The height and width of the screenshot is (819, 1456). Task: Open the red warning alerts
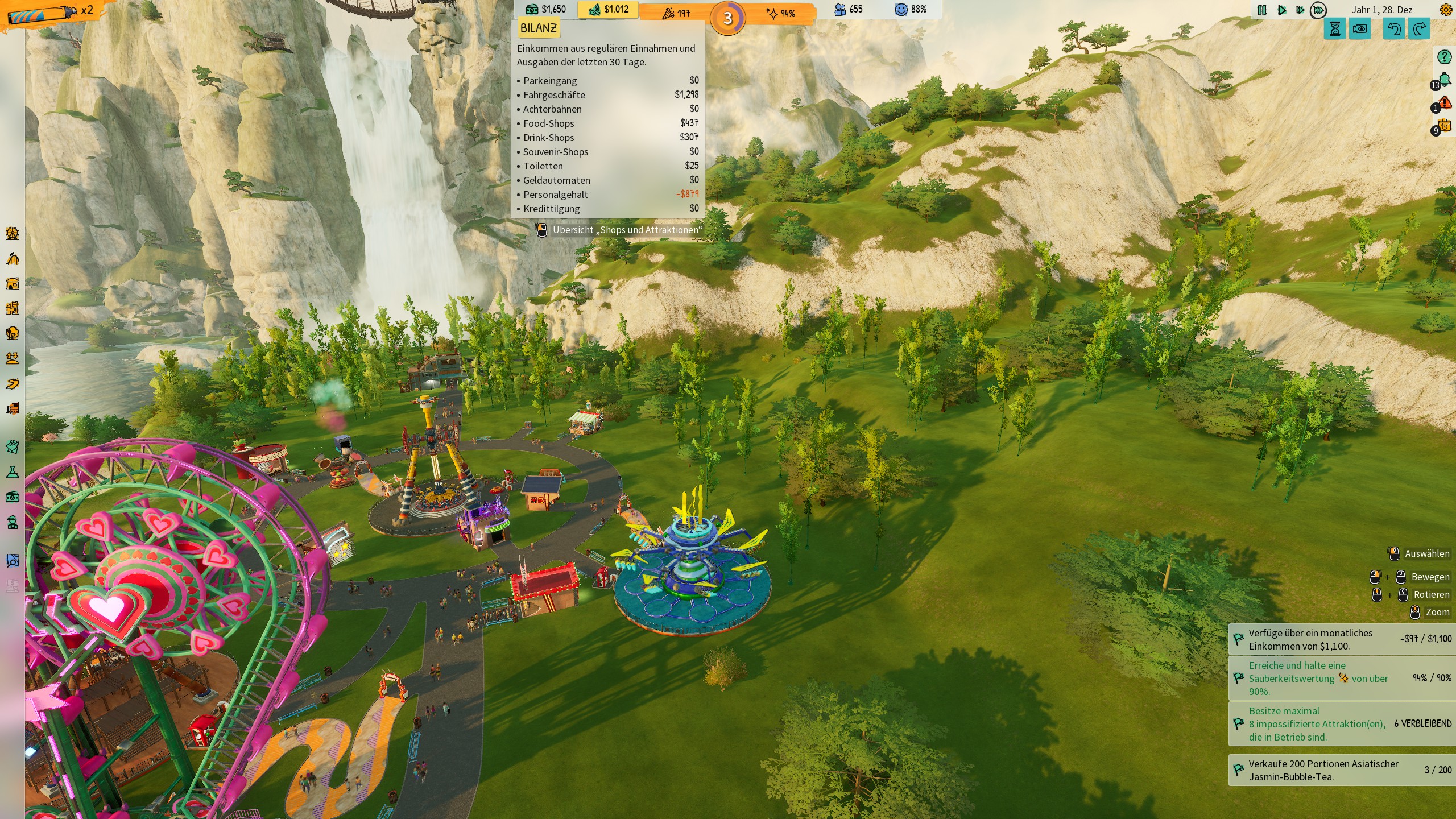tap(1444, 104)
